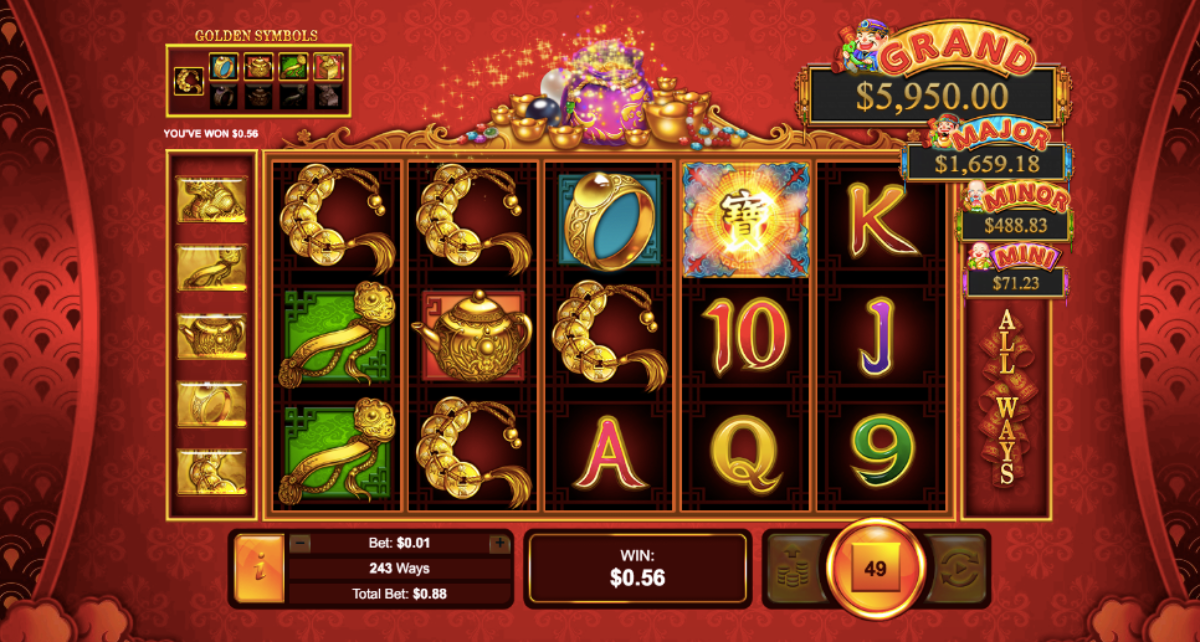The width and height of the screenshot is (1200, 642).
Task: Click the round spin button showing 49
Action: (875, 569)
